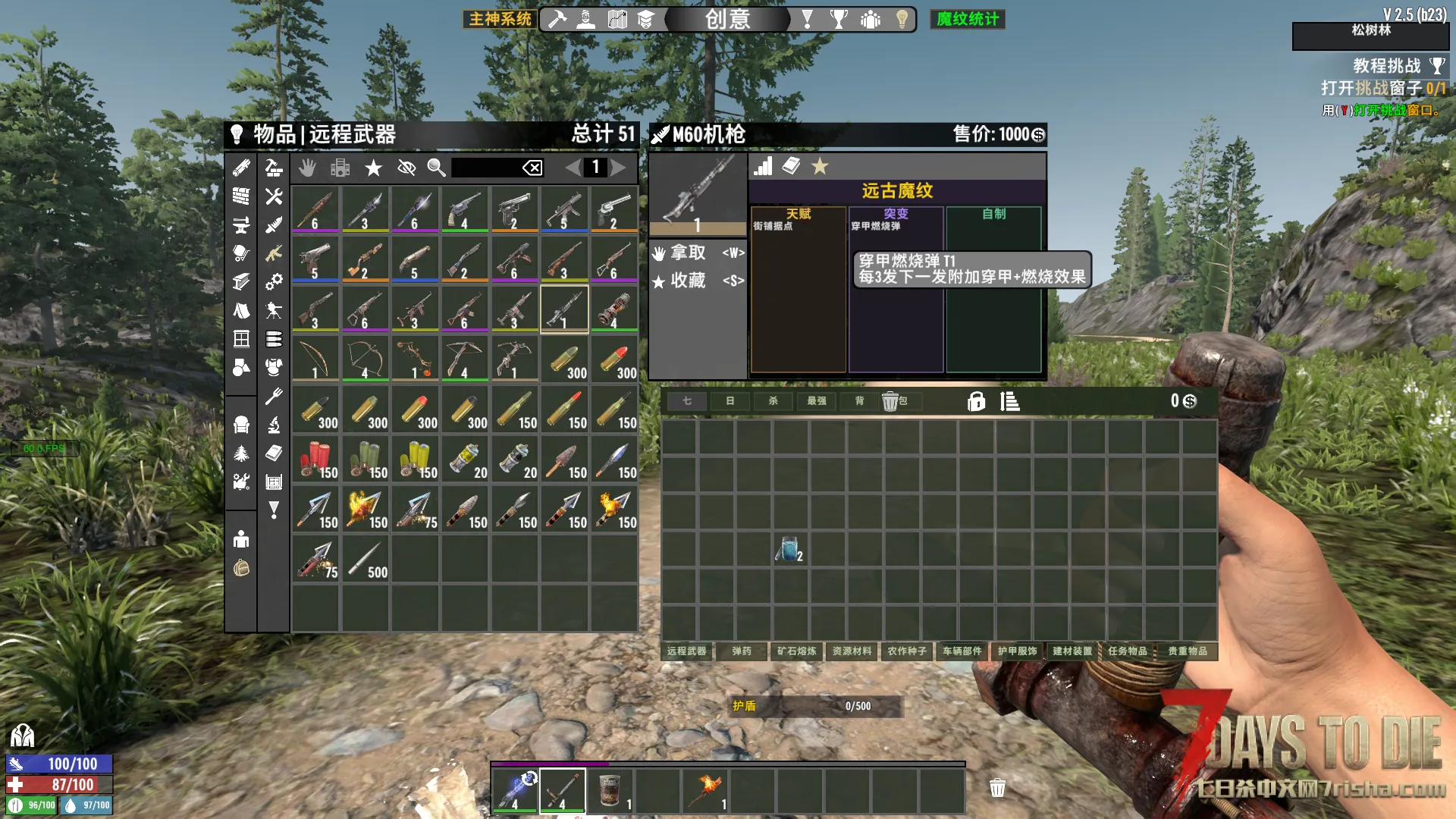Viewport: 1456px width, 819px height.
Task: Clear the item search field
Action: (x=532, y=168)
